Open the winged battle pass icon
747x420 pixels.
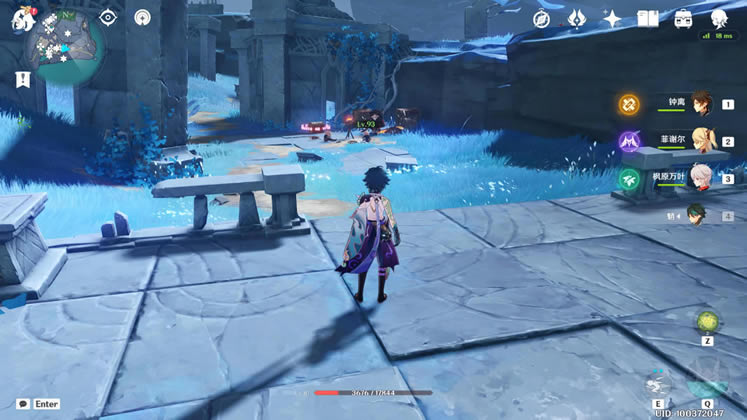577,19
